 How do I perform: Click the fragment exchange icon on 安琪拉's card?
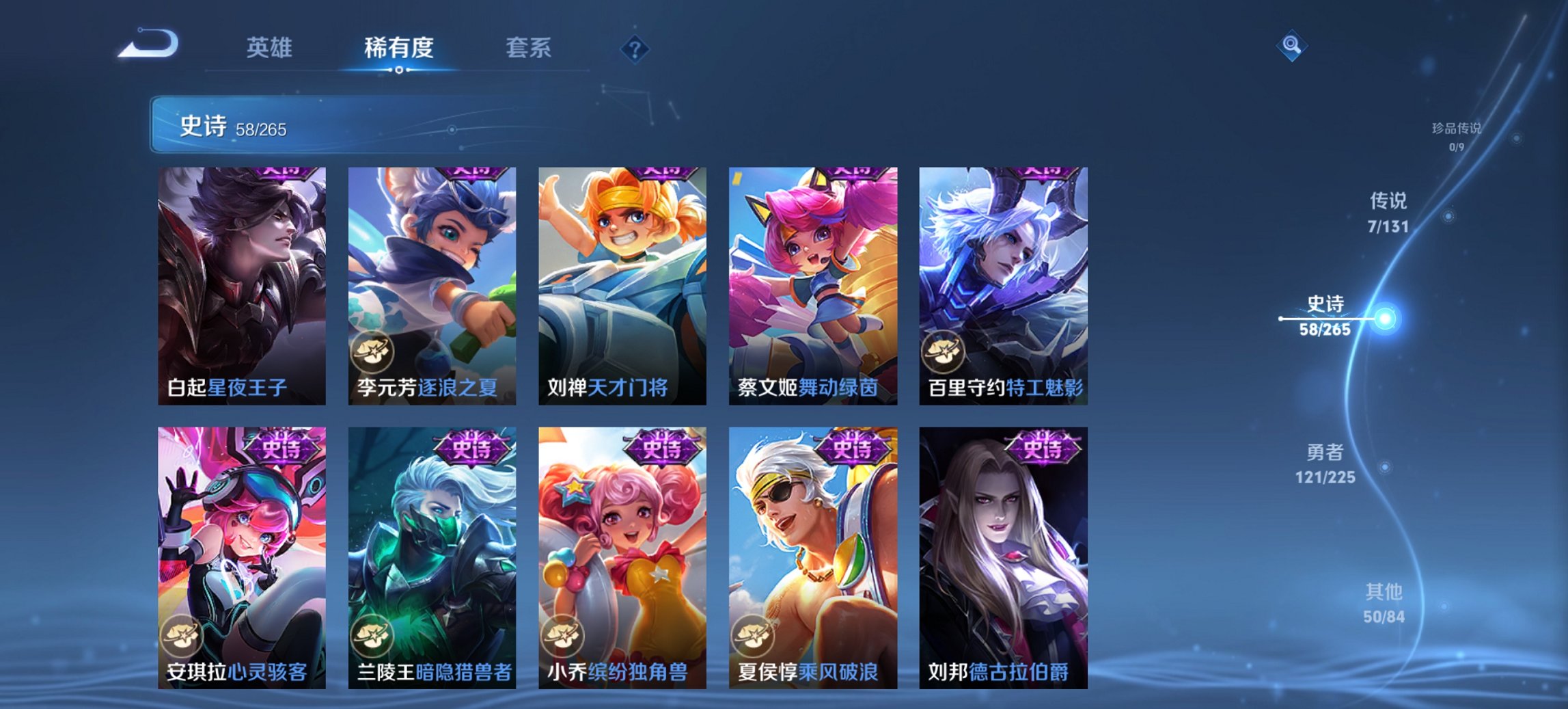(x=181, y=634)
